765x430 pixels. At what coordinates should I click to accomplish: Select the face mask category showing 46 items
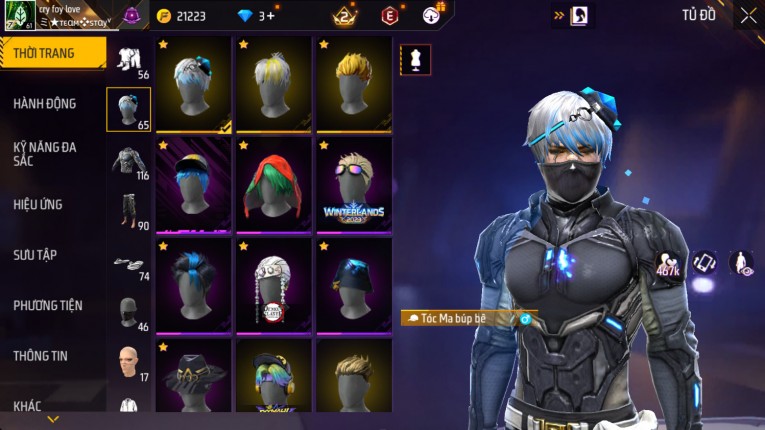pos(129,311)
